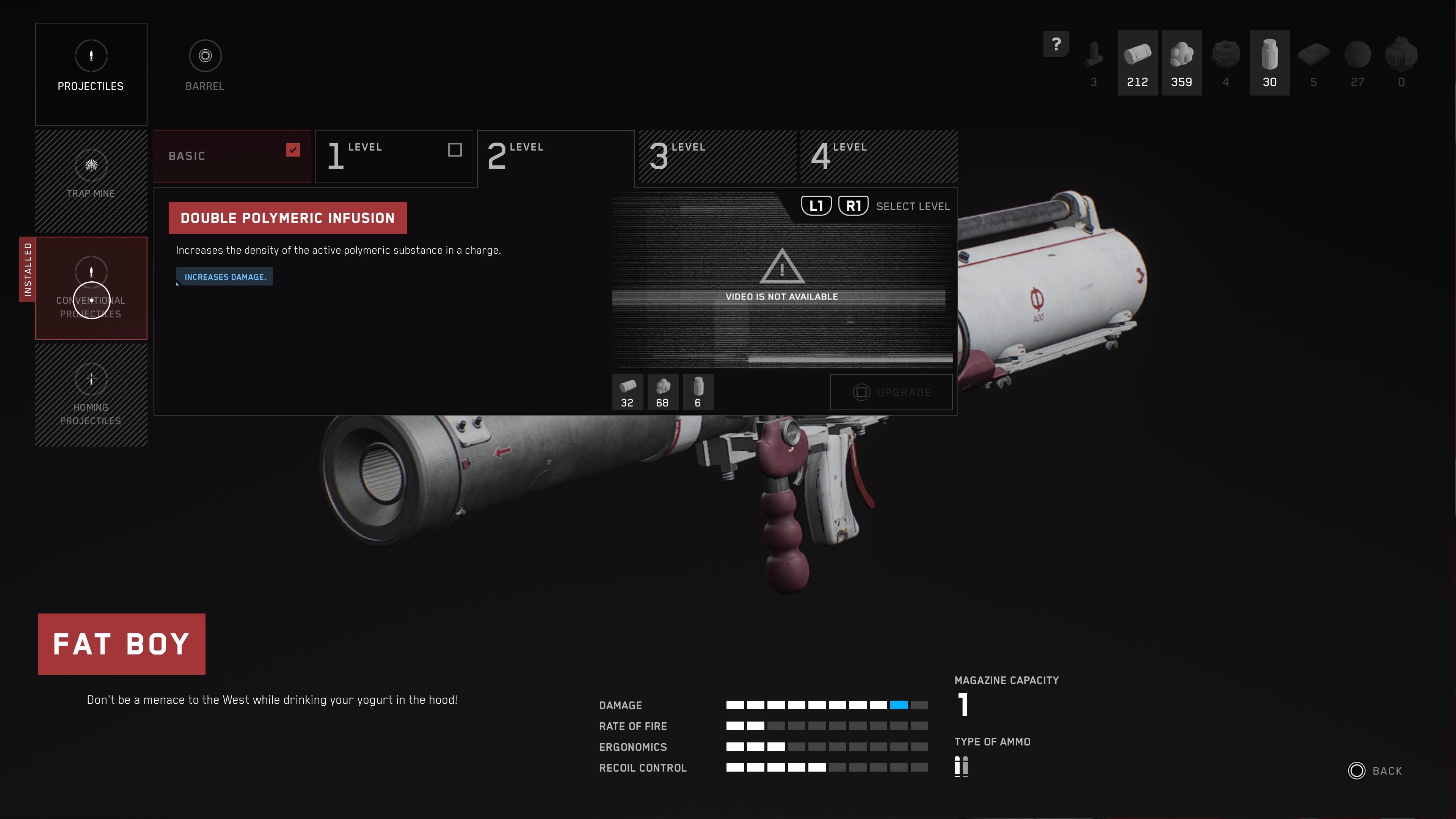This screenshot has width=1456, height=819.
Task: Select the resource showing 359 units
Action: 1181,63
